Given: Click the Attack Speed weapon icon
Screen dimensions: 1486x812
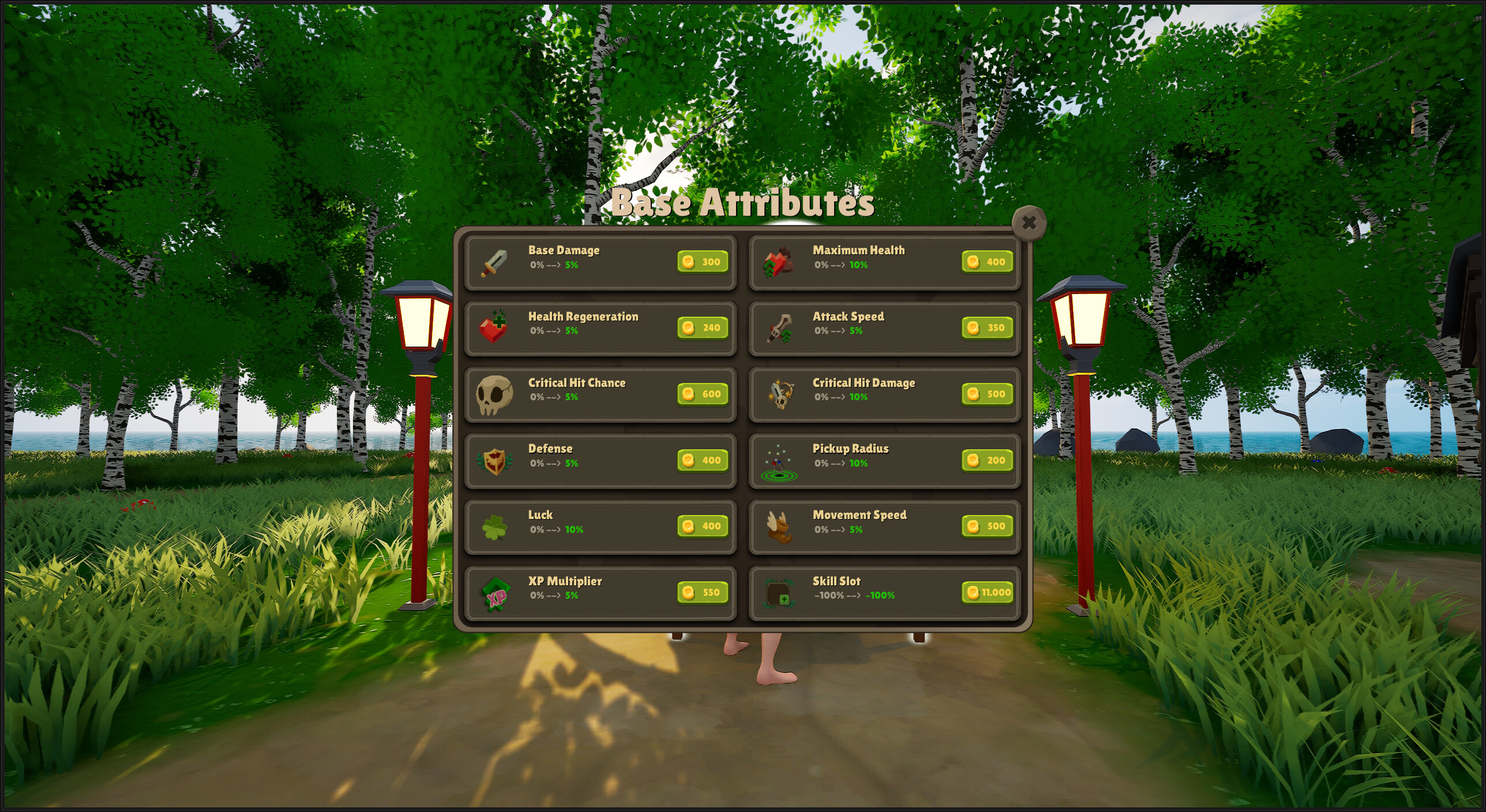Looking at the screenshot, I should [x=778, y=329].
